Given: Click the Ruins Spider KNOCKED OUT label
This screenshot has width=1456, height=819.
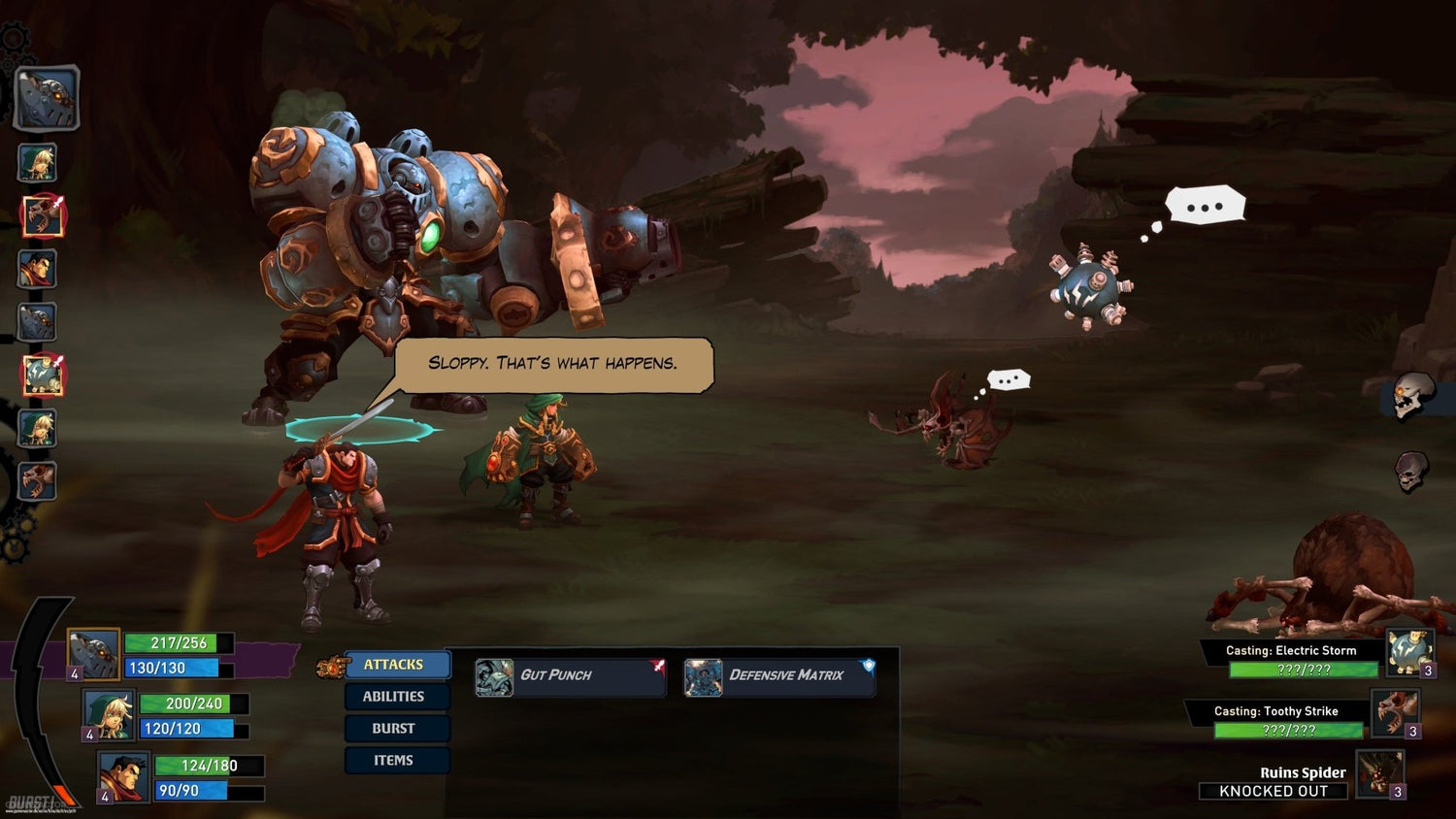Looking at the screenshot, I should [x=1274, y=791].
